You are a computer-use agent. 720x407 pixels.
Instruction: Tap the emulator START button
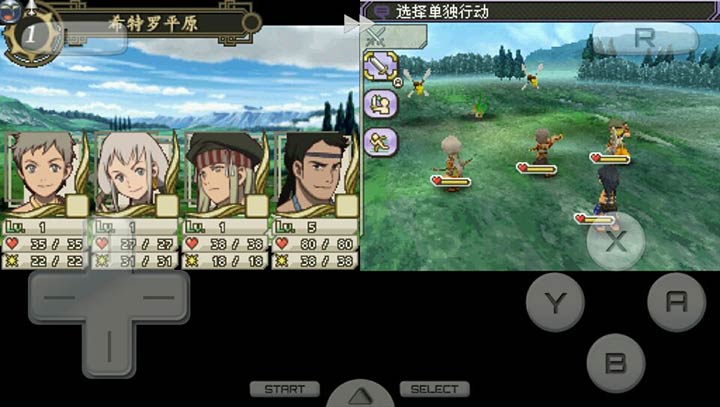tap(285, 389)
